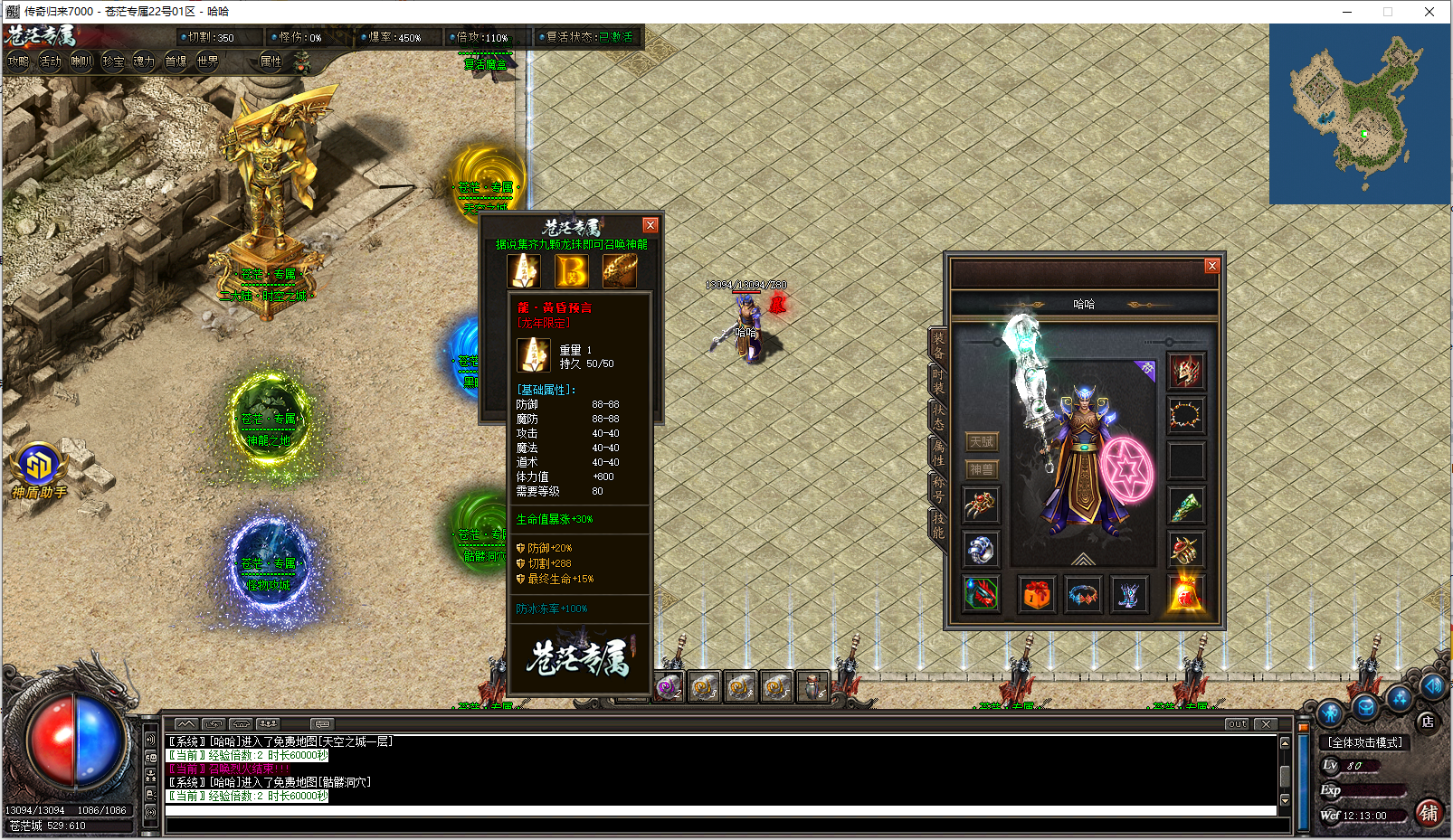
Task: Select the glowing lucky bag slot
Action: 1185,594
